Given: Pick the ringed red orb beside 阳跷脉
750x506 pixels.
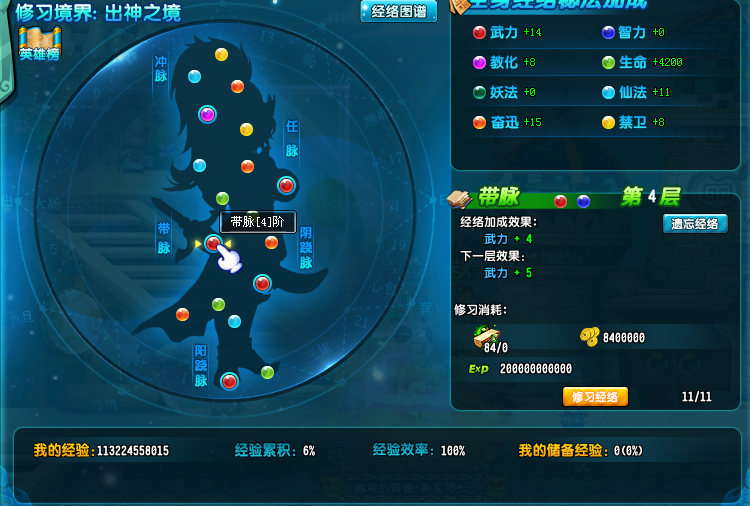Looking at the screenshot, I should coord(229,381).
